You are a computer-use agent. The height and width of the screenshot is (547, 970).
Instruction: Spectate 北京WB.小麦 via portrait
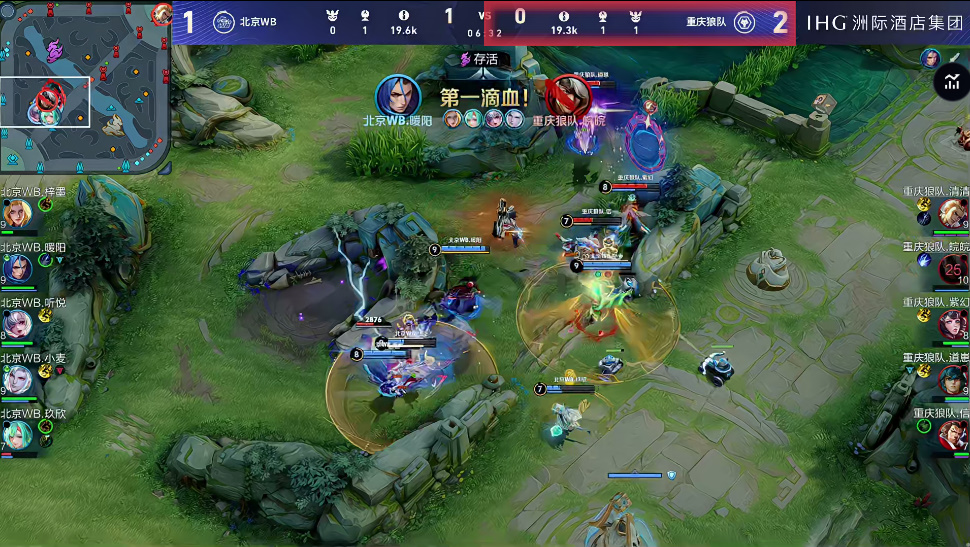(x=17, y=379)
